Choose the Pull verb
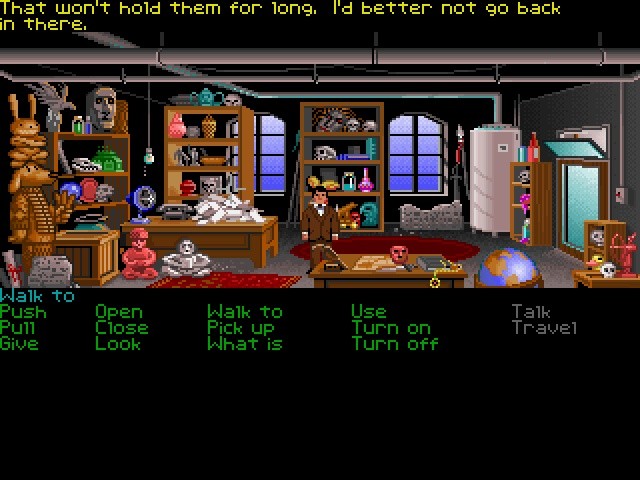 pyautogui.click(x=19, y=328)
